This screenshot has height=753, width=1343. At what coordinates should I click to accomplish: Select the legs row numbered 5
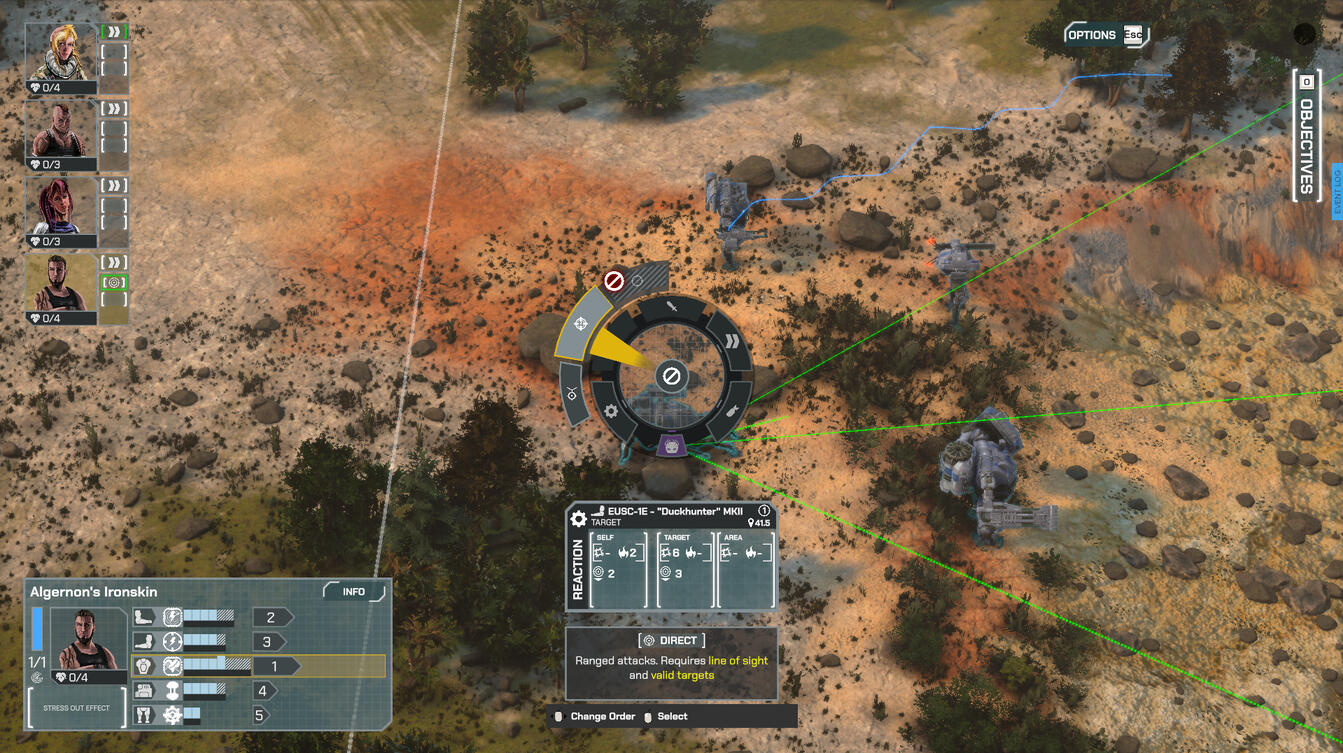point(260,715)
